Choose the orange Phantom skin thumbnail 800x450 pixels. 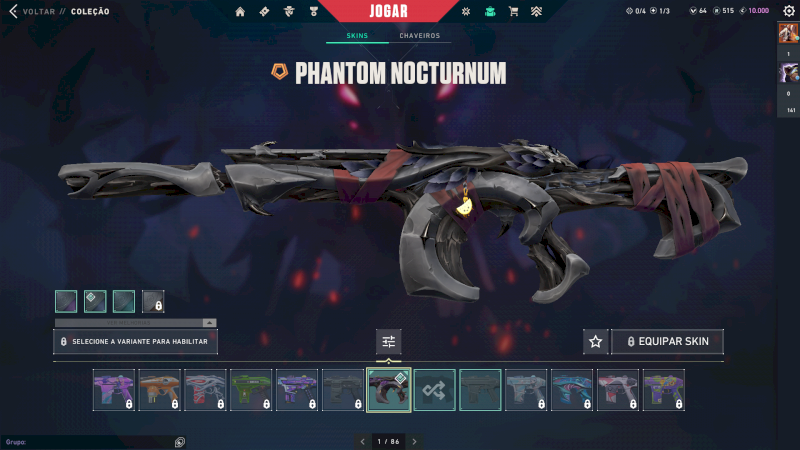tap(159, 390)
